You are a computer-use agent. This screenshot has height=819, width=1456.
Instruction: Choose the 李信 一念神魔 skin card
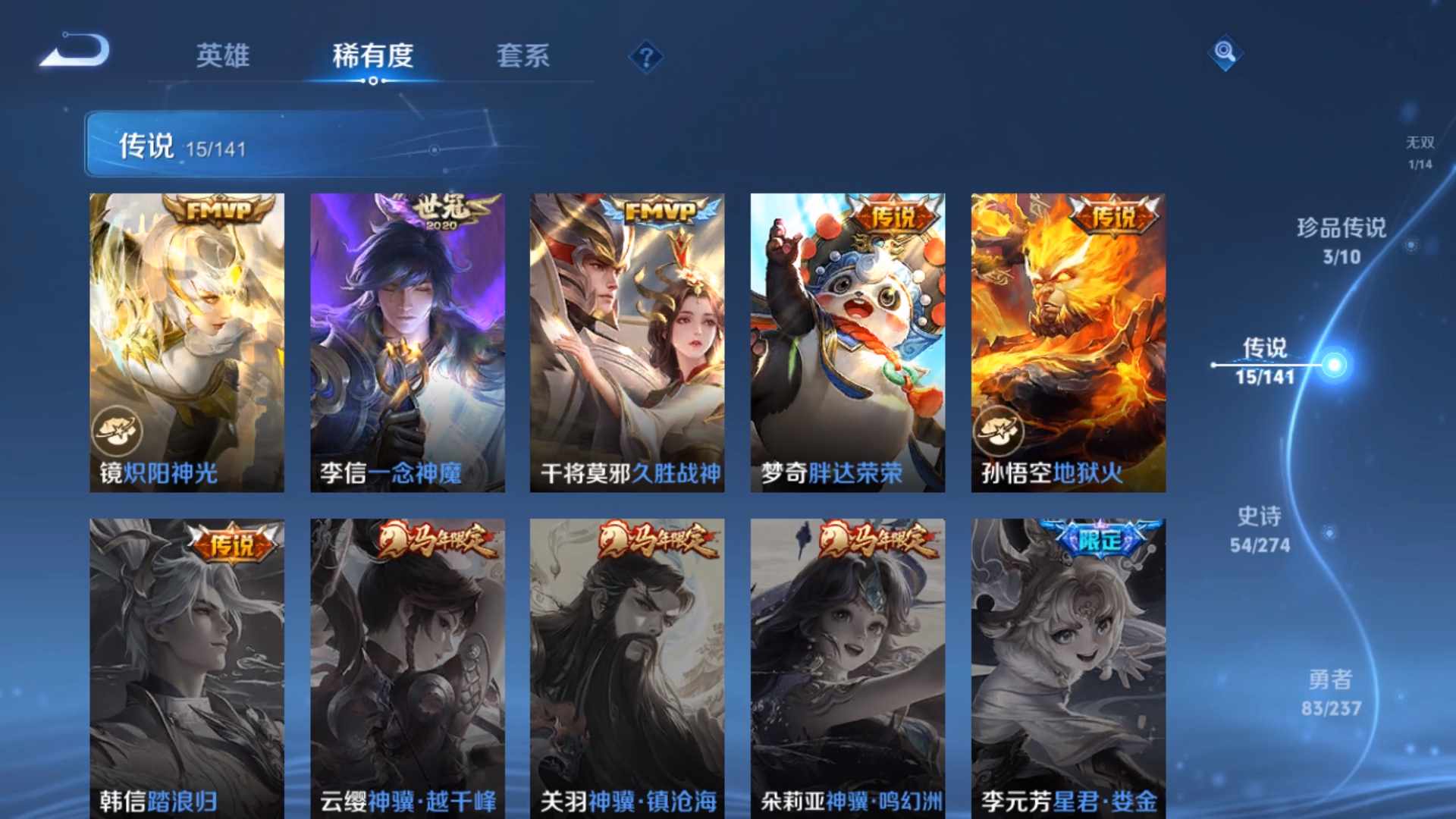(x=407, y=342)
